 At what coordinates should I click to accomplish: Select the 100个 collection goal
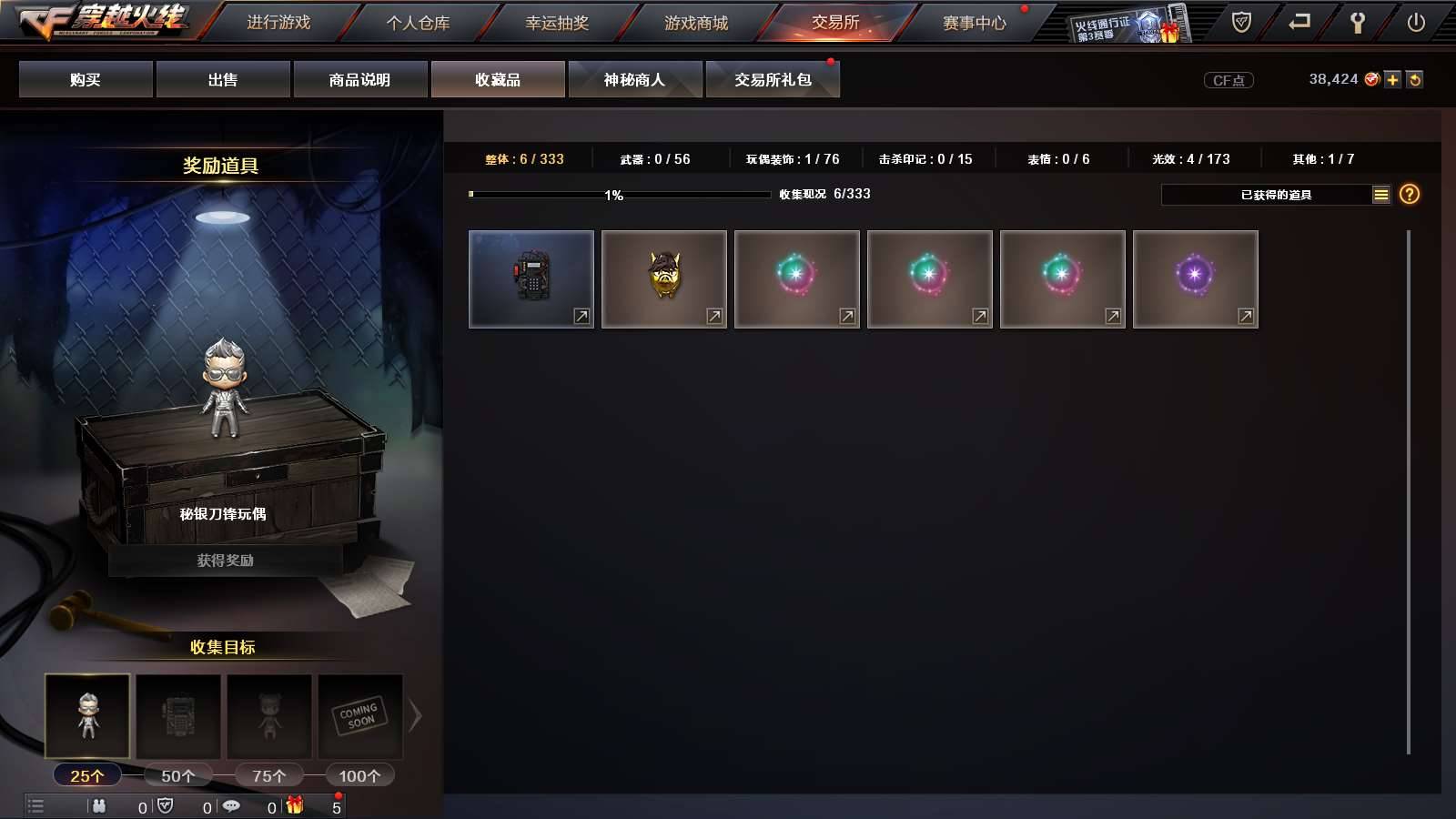pos(359,774)
